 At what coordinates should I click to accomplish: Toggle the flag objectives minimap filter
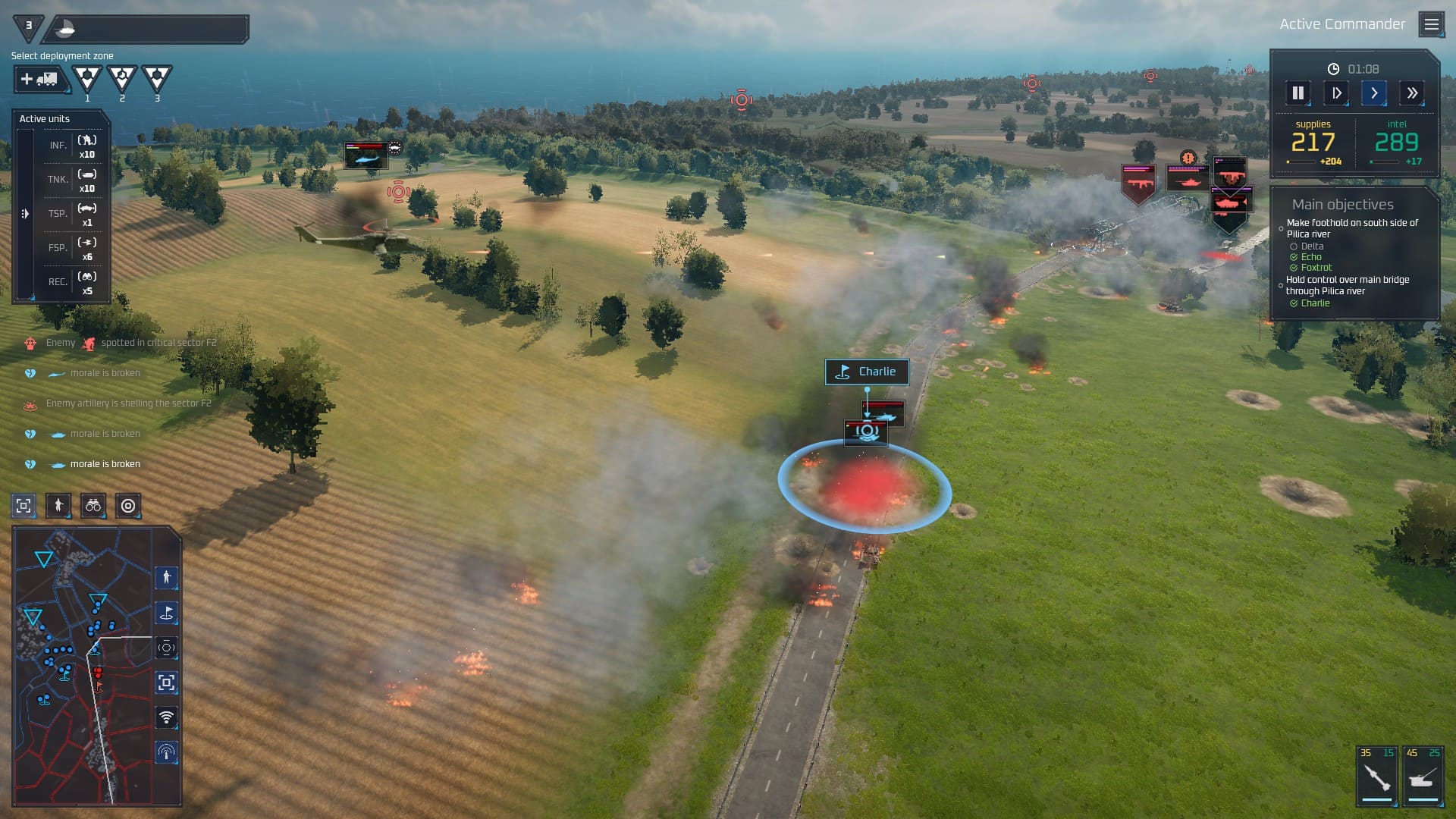click(x=166, y=613)
